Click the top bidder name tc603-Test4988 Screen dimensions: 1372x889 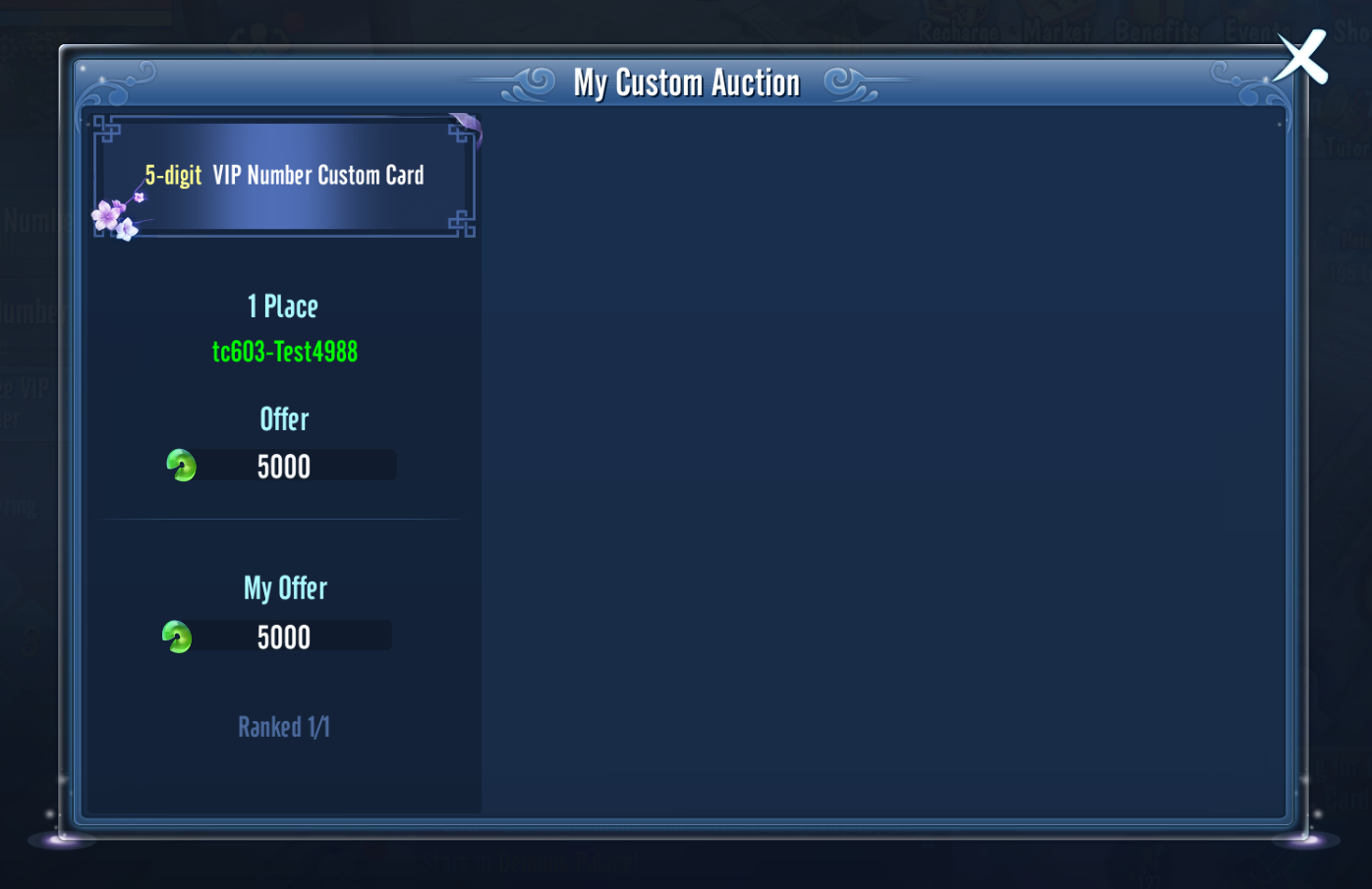coord(285,352)
